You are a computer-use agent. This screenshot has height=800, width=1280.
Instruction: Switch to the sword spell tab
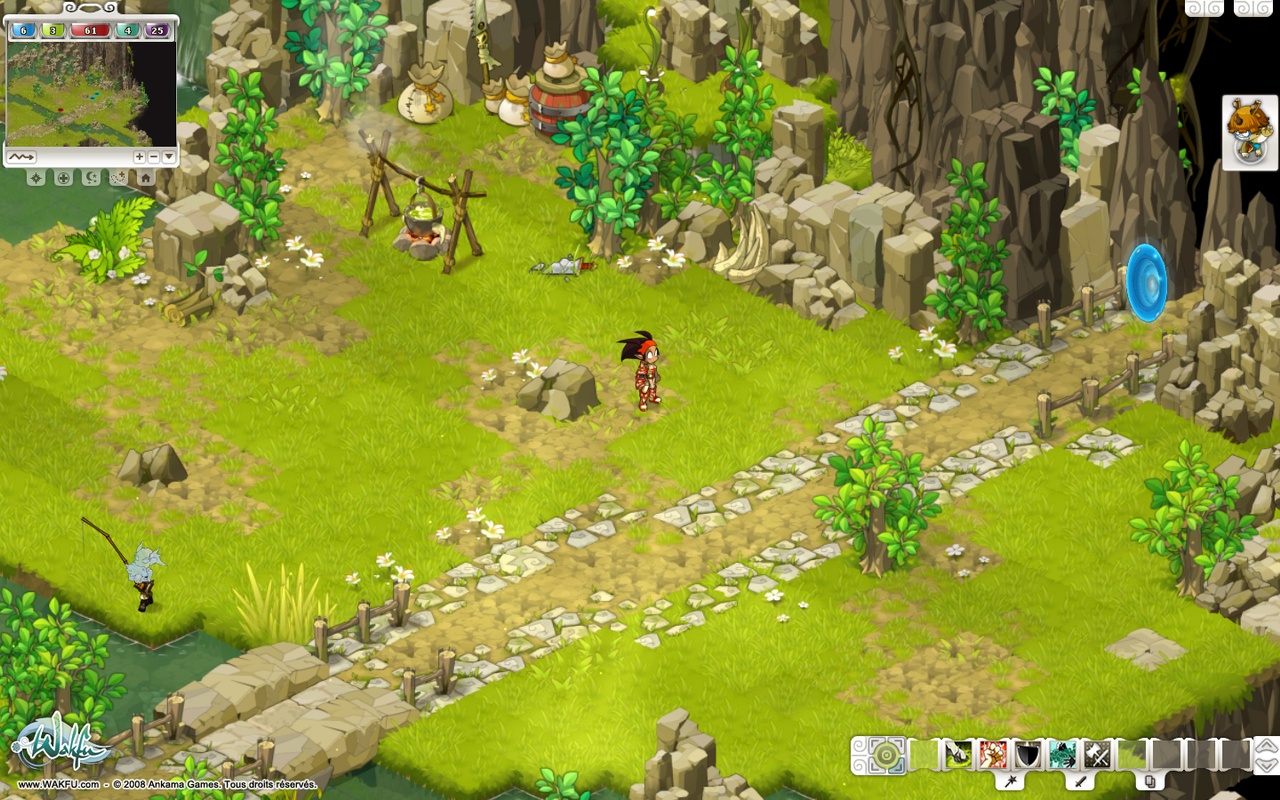tap(1081, 782)
